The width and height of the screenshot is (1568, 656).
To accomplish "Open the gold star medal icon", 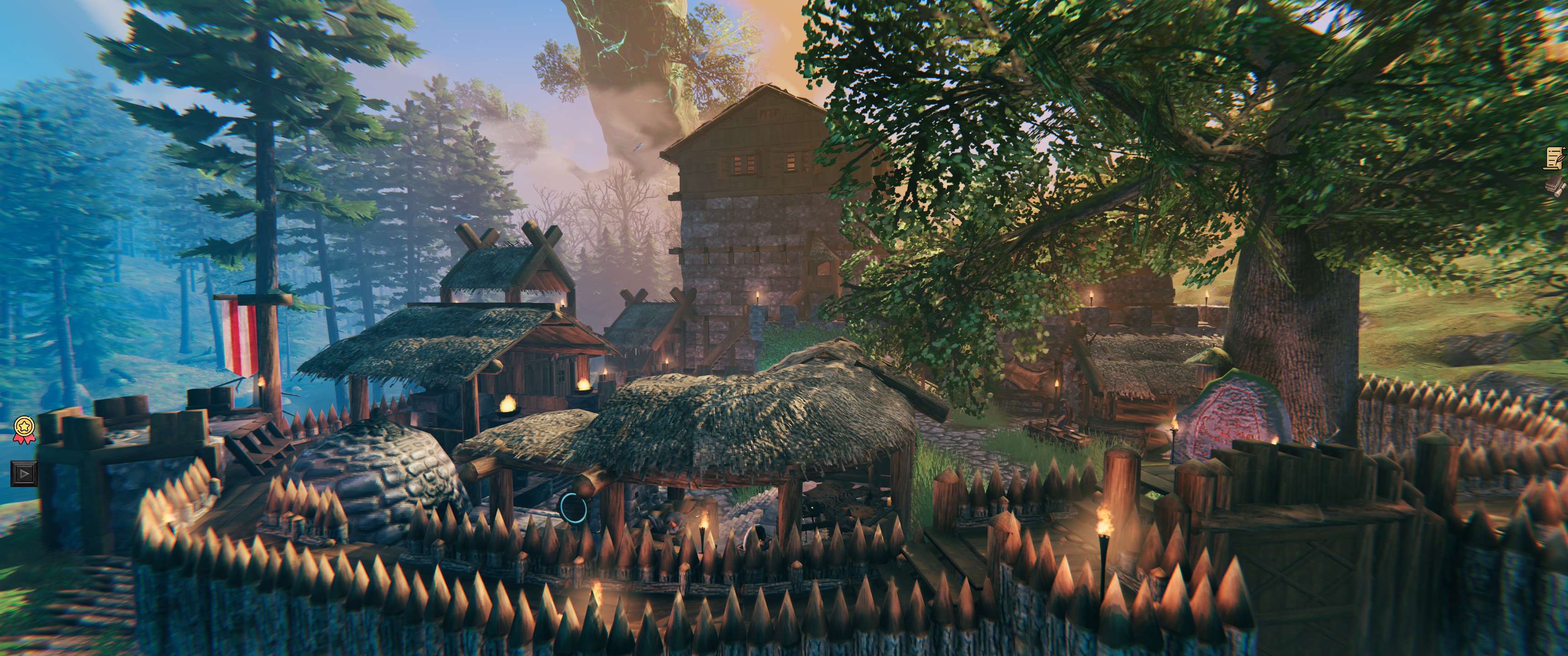I will tap(24, 428).
